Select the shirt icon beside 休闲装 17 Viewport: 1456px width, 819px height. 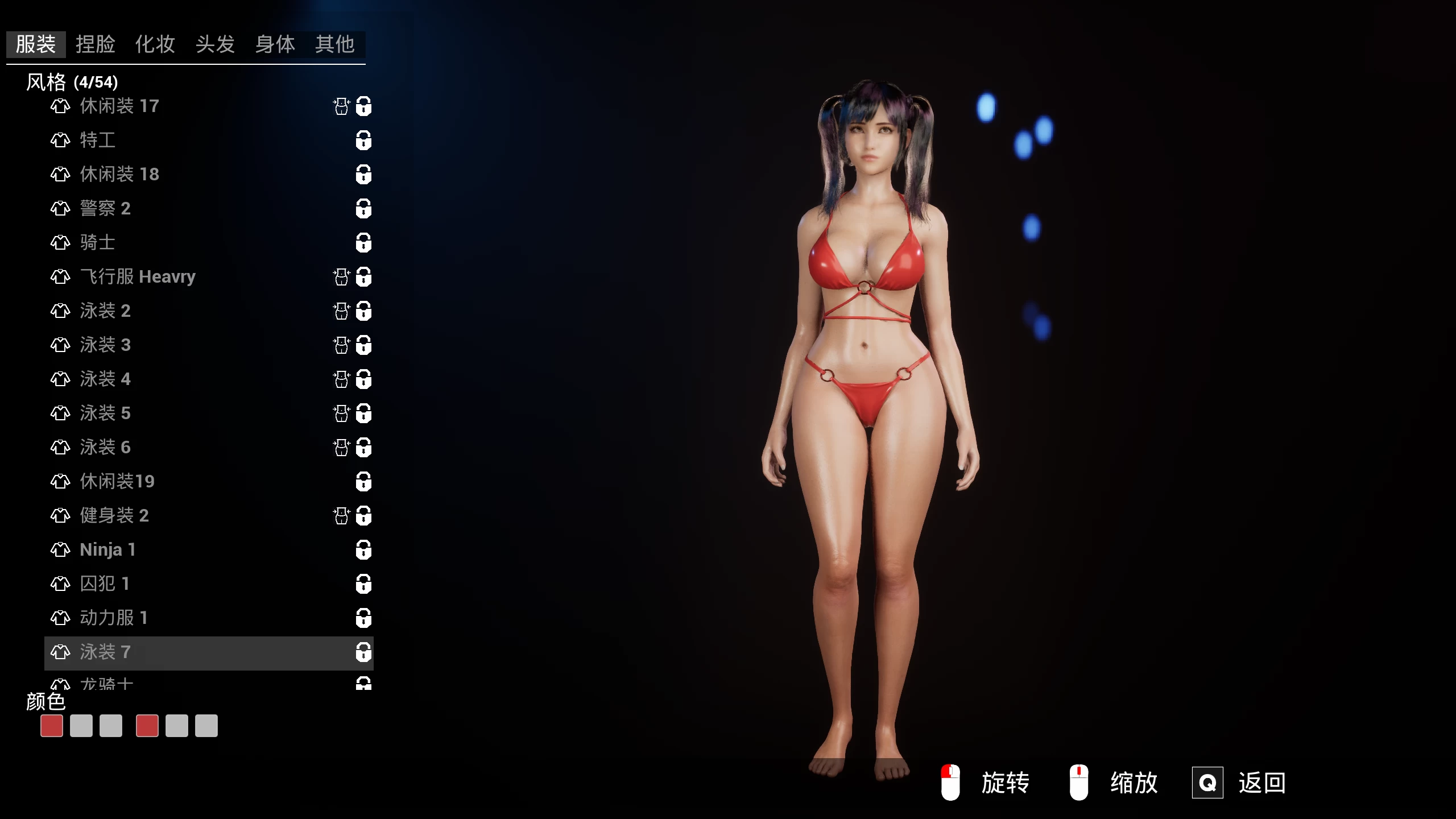click(x=60, y=106)
